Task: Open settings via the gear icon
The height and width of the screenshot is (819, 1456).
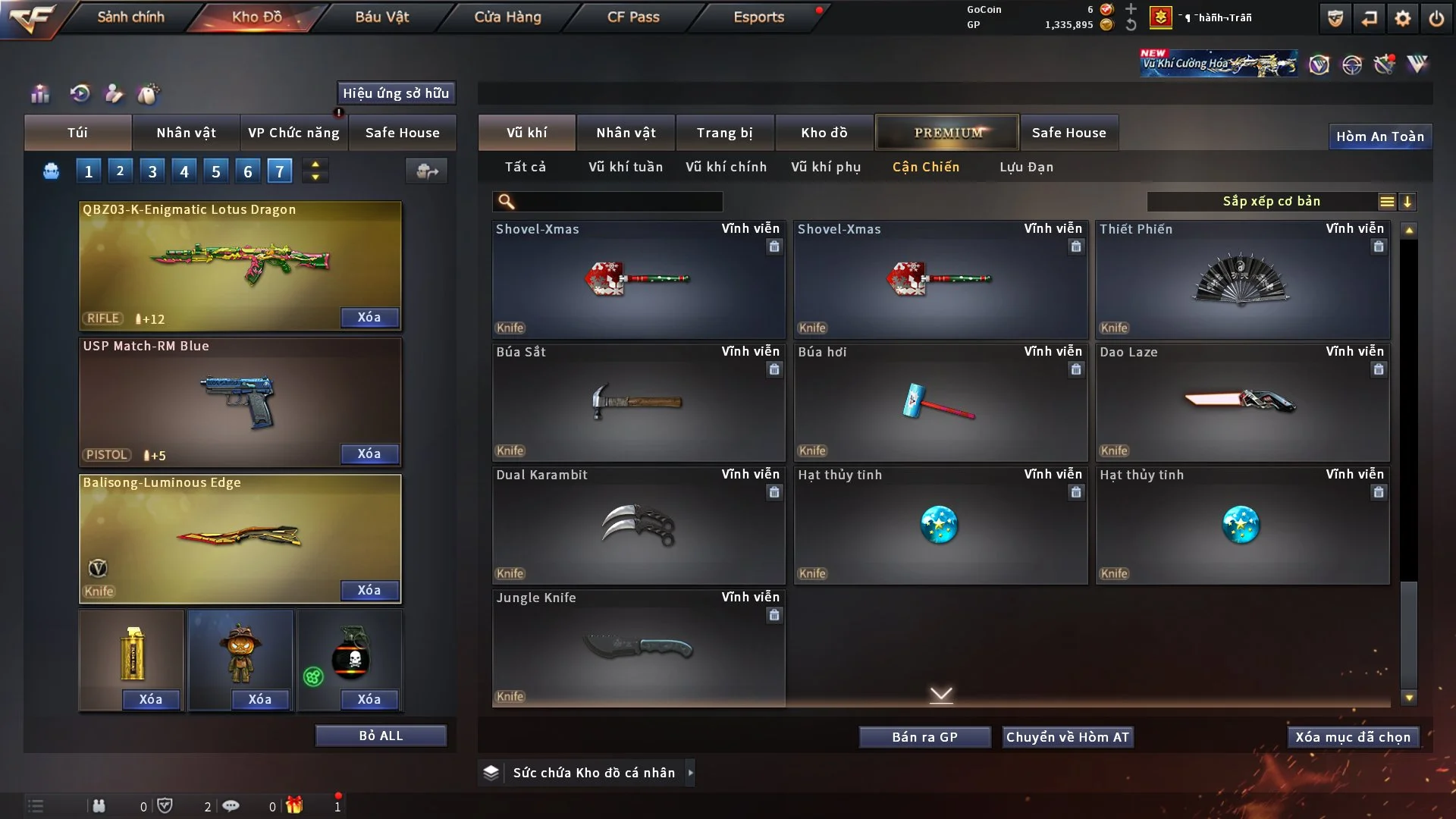Action: pos(1403,18)
